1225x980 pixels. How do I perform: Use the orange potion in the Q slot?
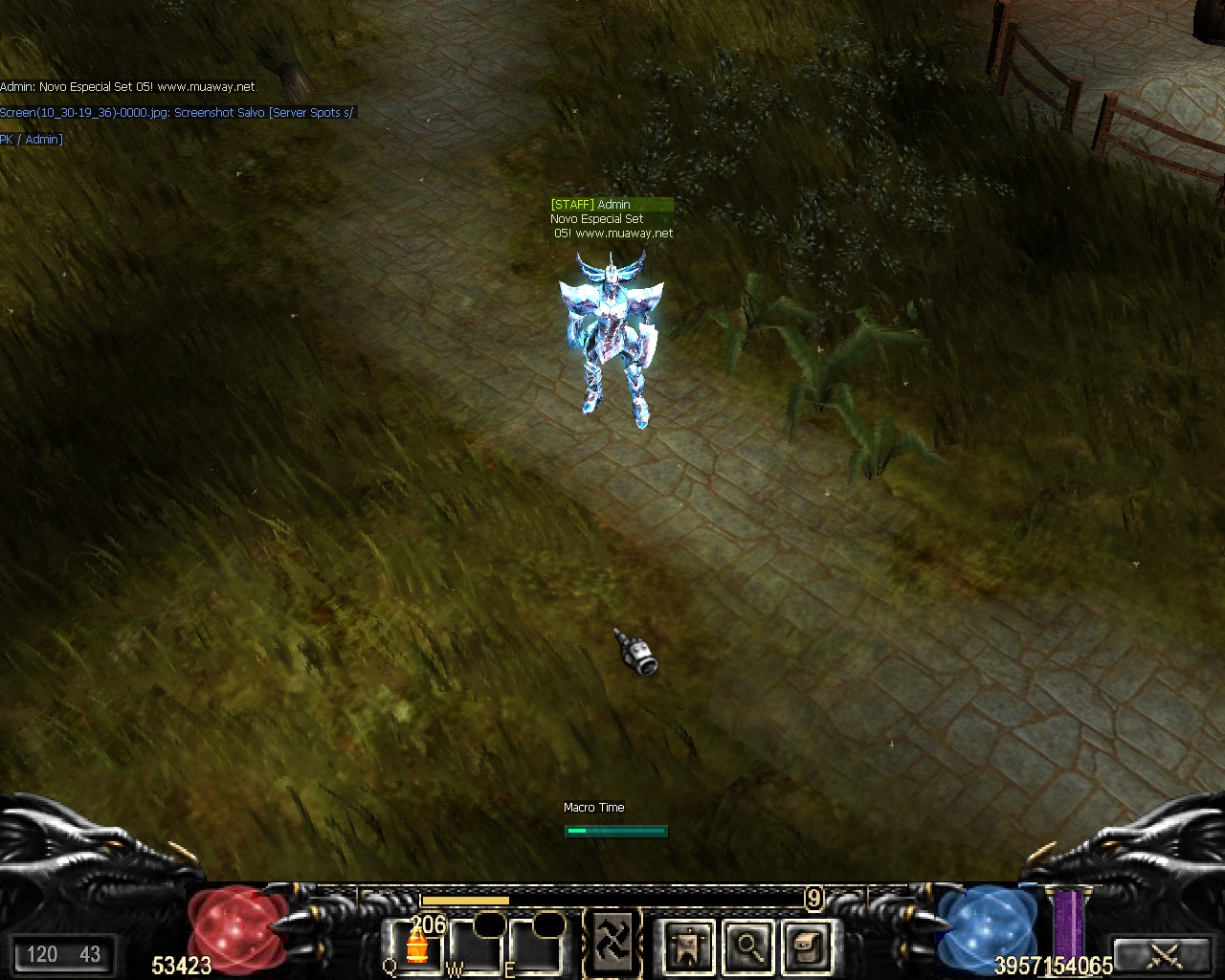[x=416, y=947]
